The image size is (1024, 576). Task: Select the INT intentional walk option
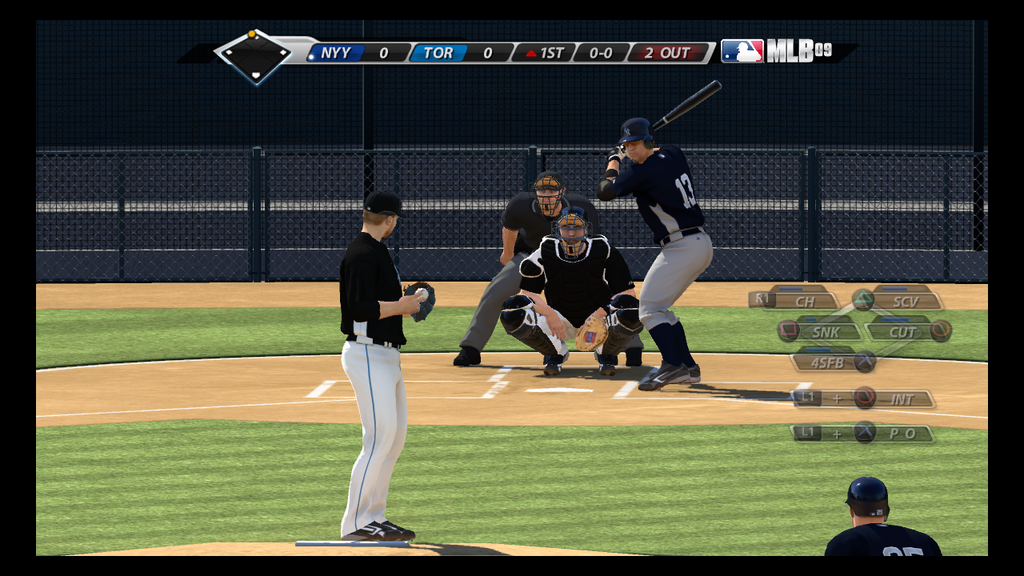coord(900,399)
